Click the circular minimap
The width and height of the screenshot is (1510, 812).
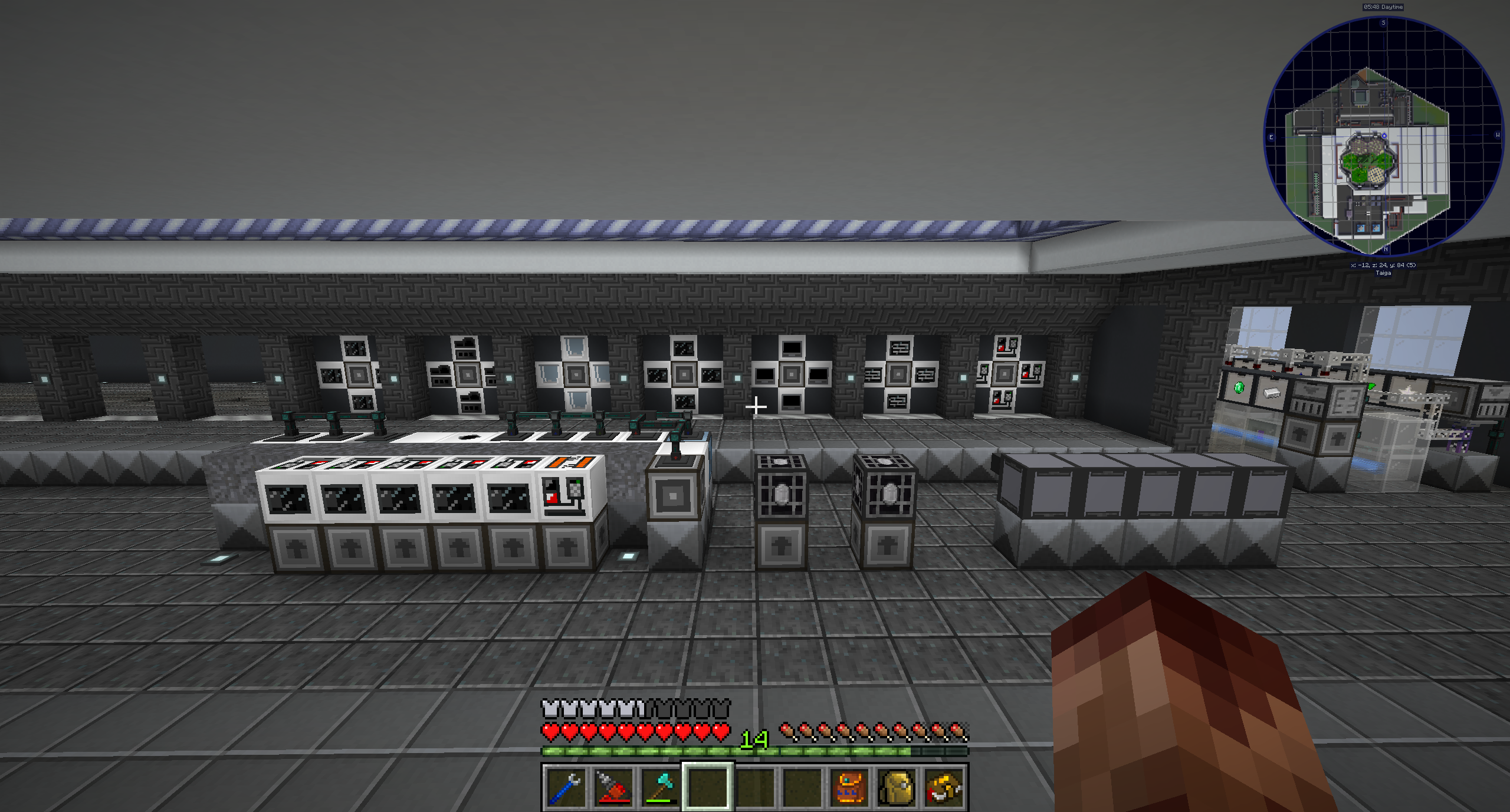pos(1383,137)
